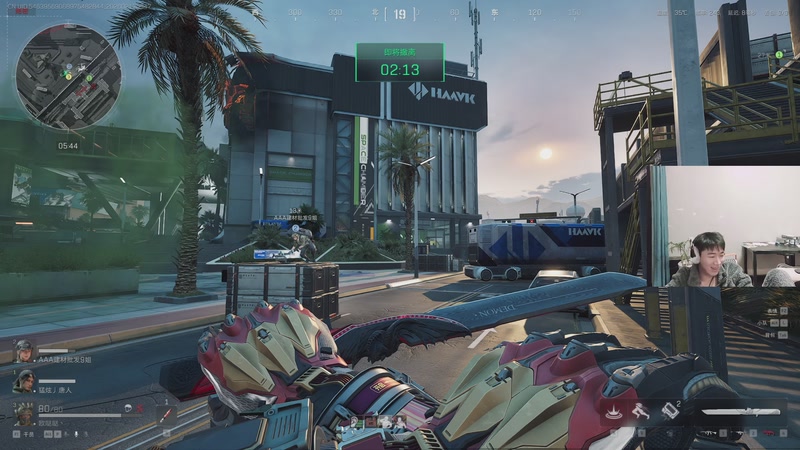Viewport: 800px width, 450px height.
Task: Switch to the red weapon slot
Action: pyautogui.click(x=767, y=434)
